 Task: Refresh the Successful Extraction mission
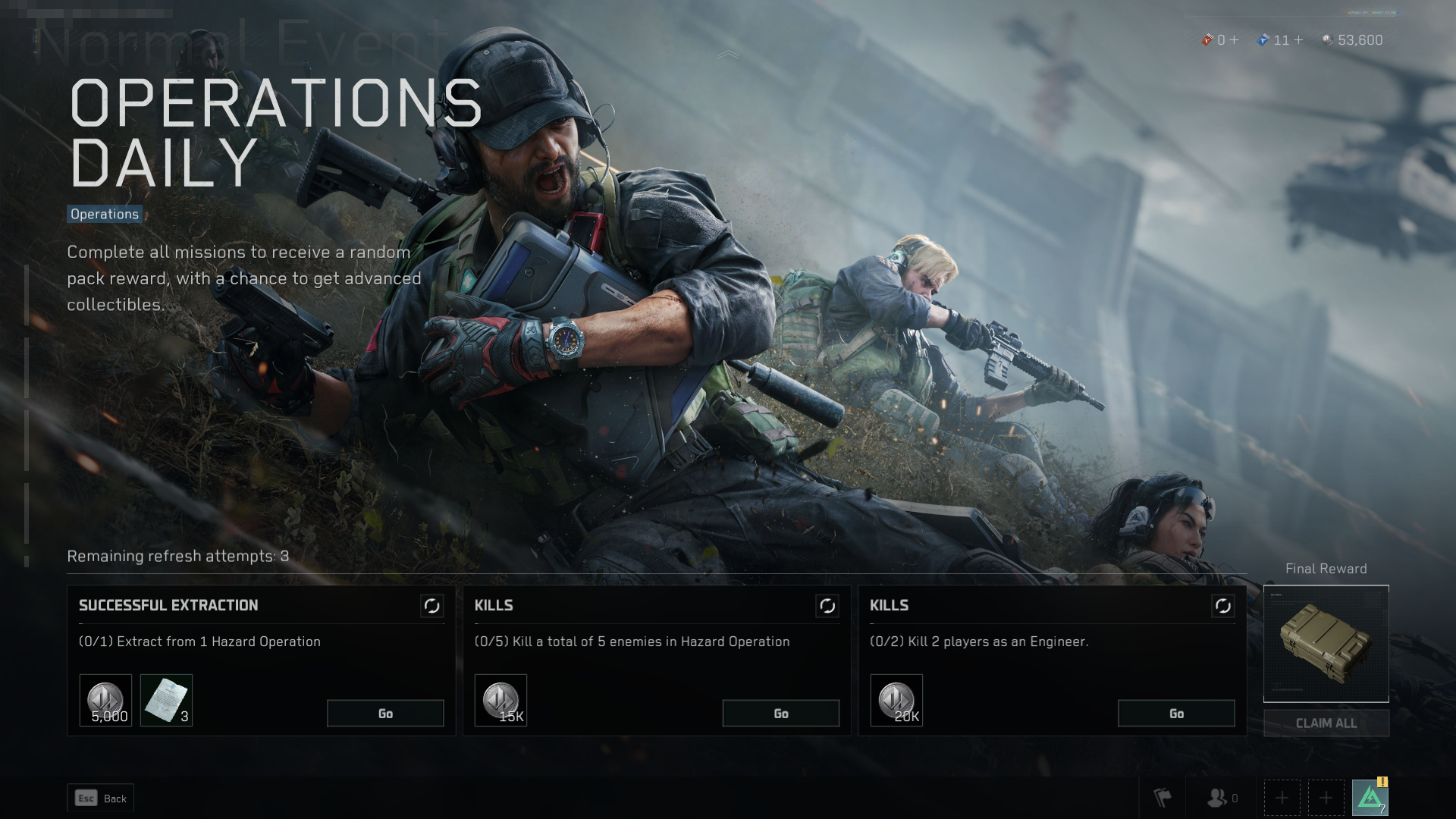[431, 607]
